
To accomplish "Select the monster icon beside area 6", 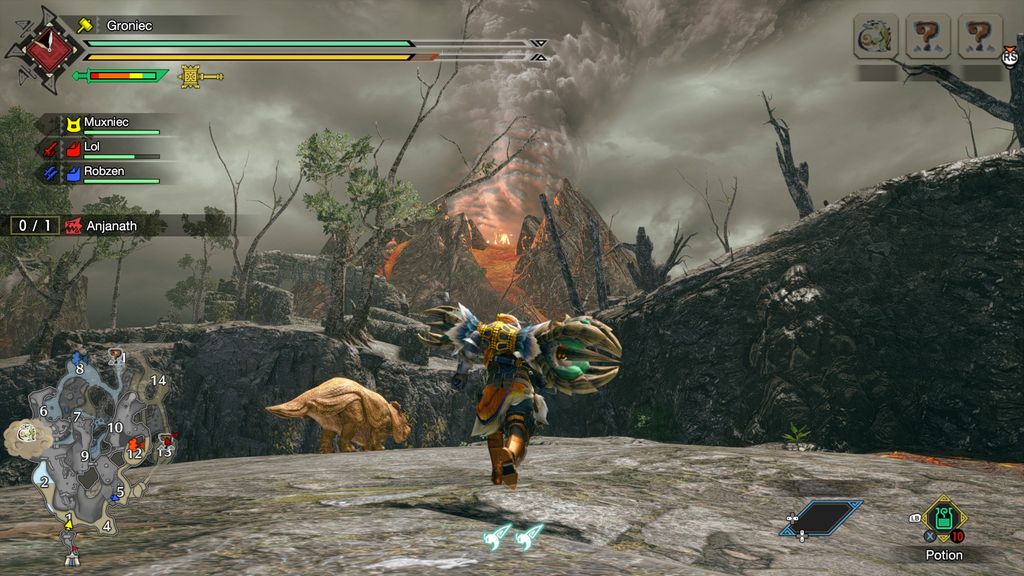I will coord(22,434).
